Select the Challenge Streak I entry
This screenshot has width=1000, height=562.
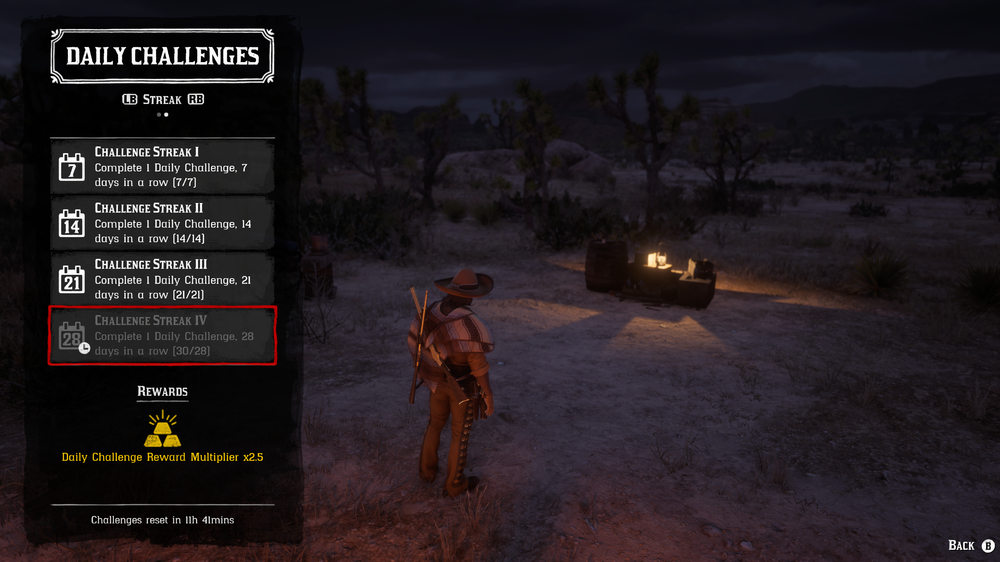point(162,166)
